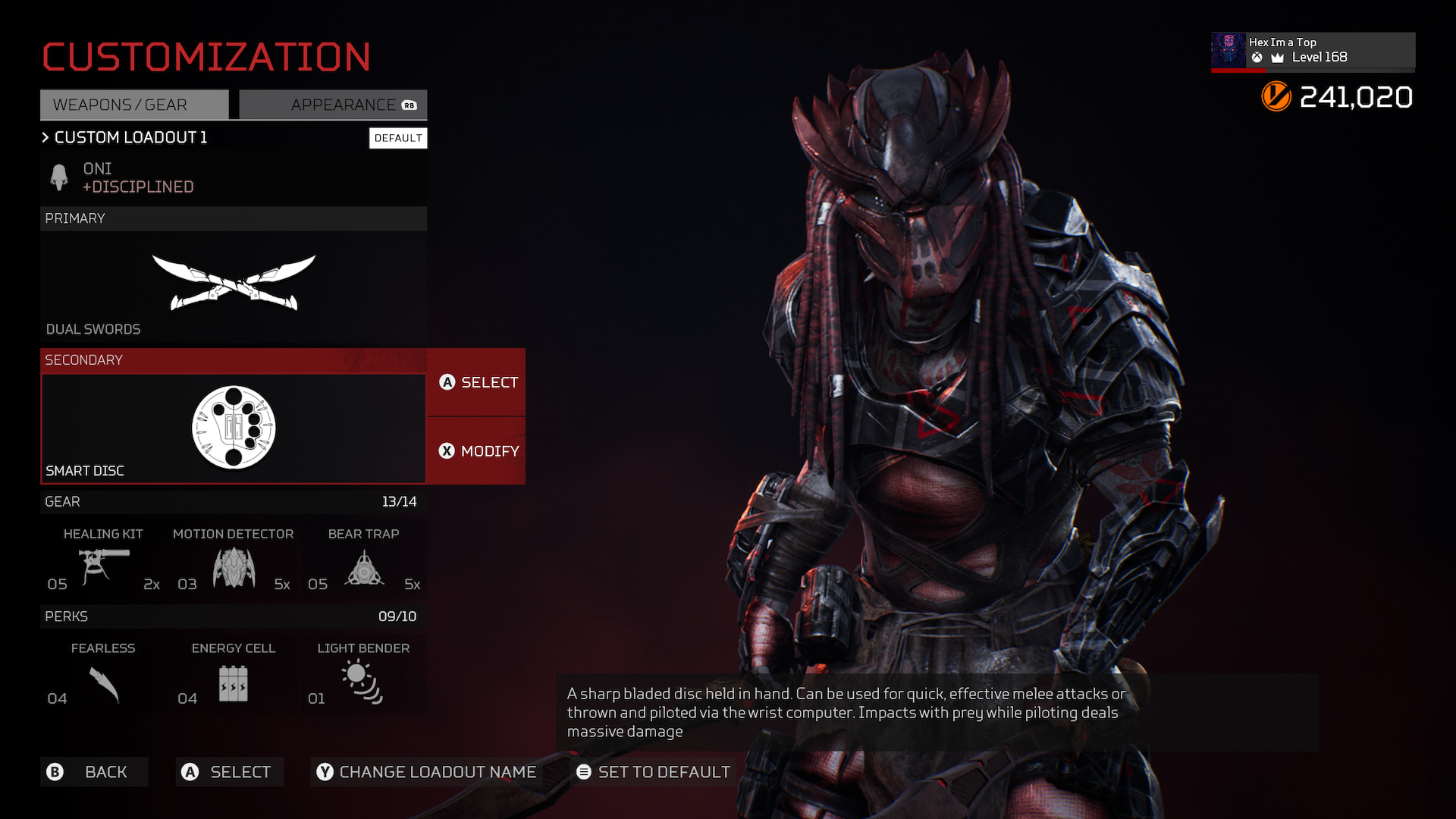Set this loadout to default
The height and width of the screenshot is (819, 1456).
(654, 772)
